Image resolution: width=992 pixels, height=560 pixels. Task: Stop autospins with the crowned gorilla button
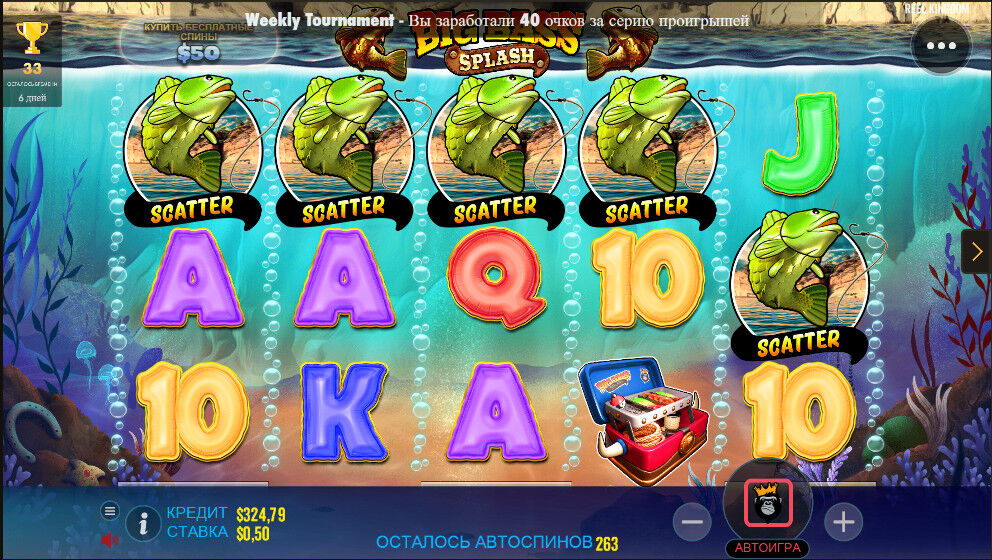[768, 504]
